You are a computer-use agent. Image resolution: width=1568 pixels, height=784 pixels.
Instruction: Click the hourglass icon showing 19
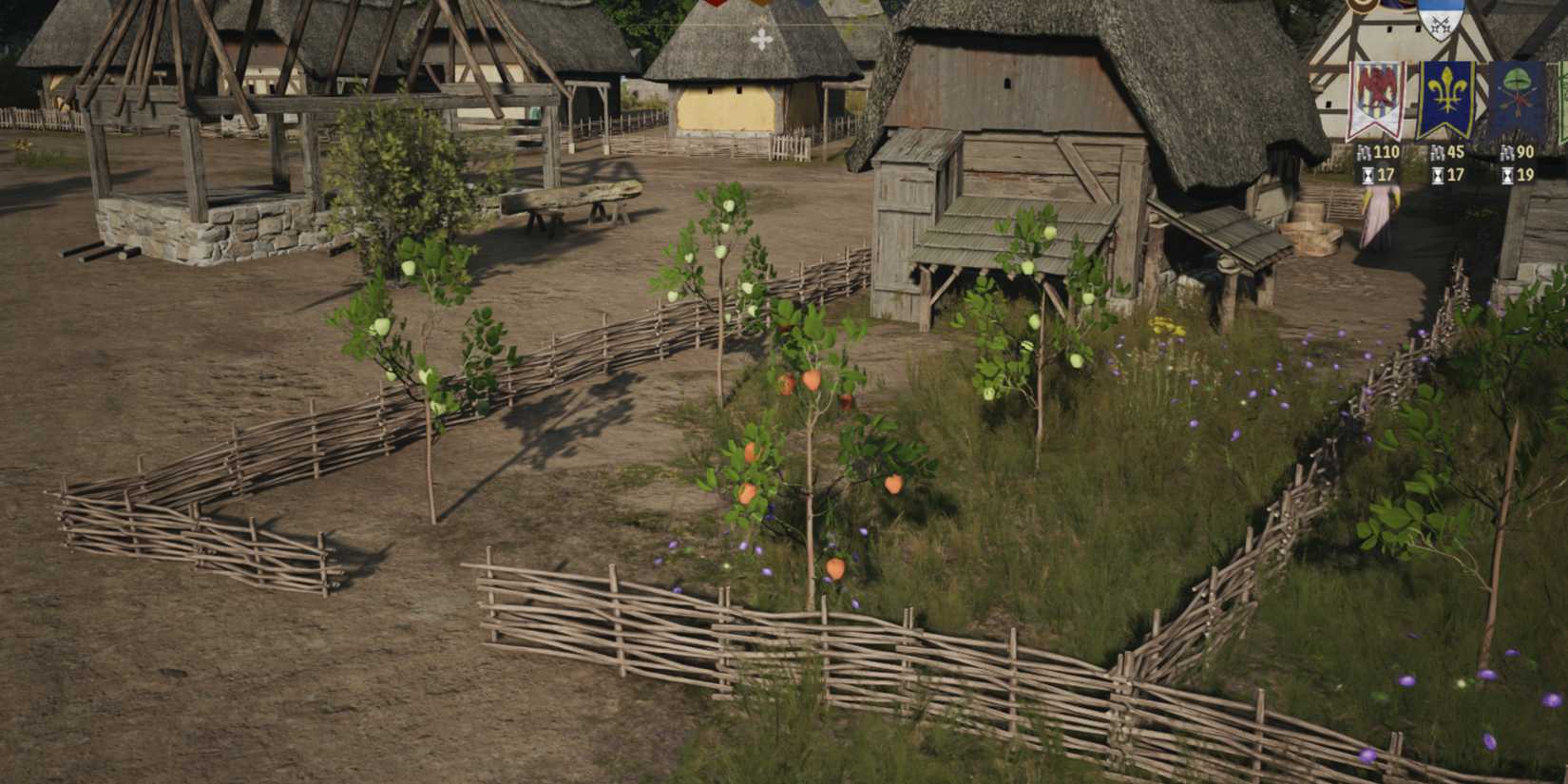click(x=1509, y=175)
